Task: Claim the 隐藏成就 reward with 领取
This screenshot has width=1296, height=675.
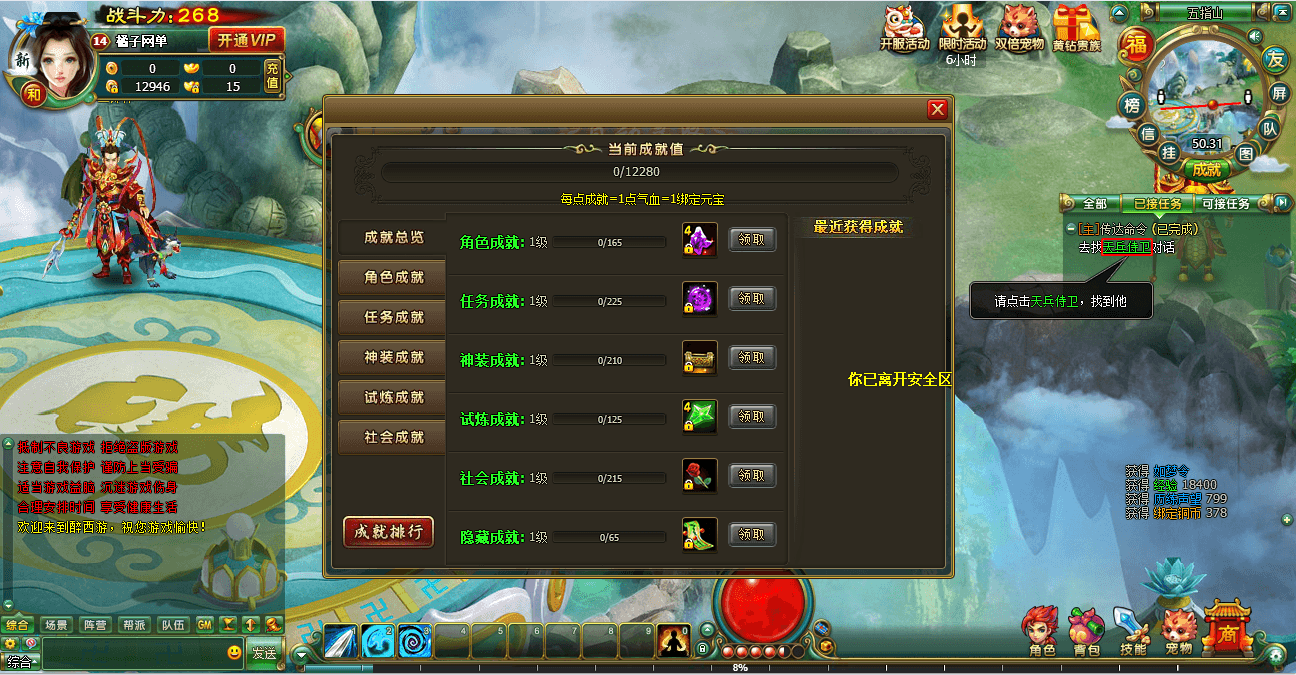Action: (752, 535)
